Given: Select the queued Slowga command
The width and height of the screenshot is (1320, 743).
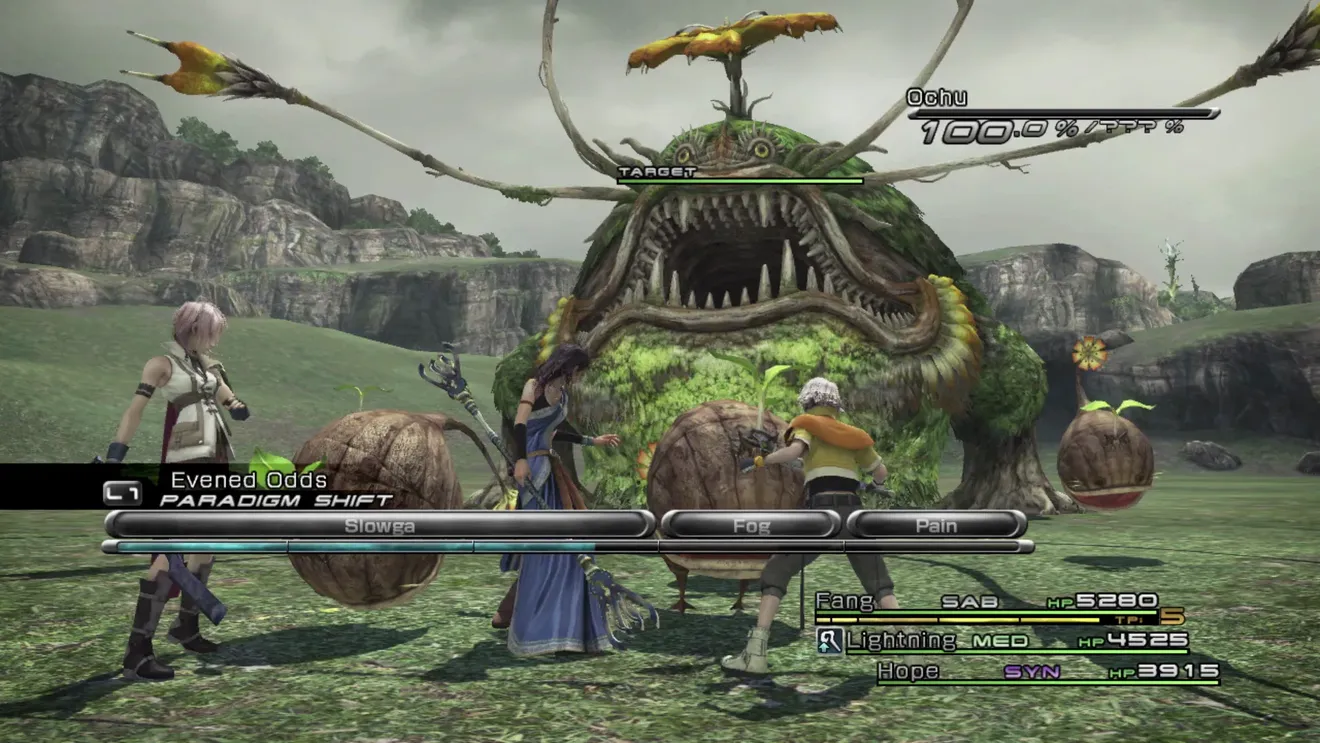Looking at the screenshot, I should pyautogui.click(x=379, y=525).
